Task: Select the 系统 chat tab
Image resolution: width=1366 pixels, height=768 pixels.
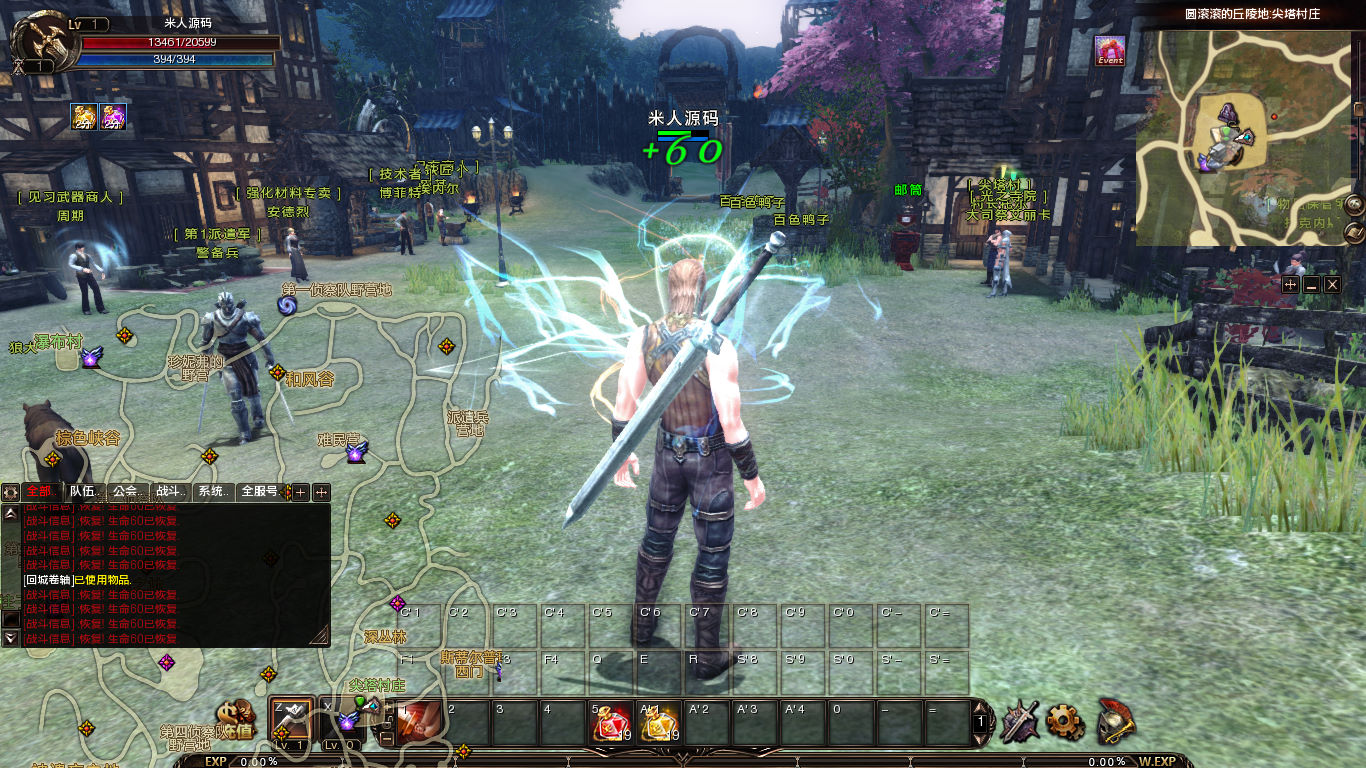Action: [x=212, y=492]
